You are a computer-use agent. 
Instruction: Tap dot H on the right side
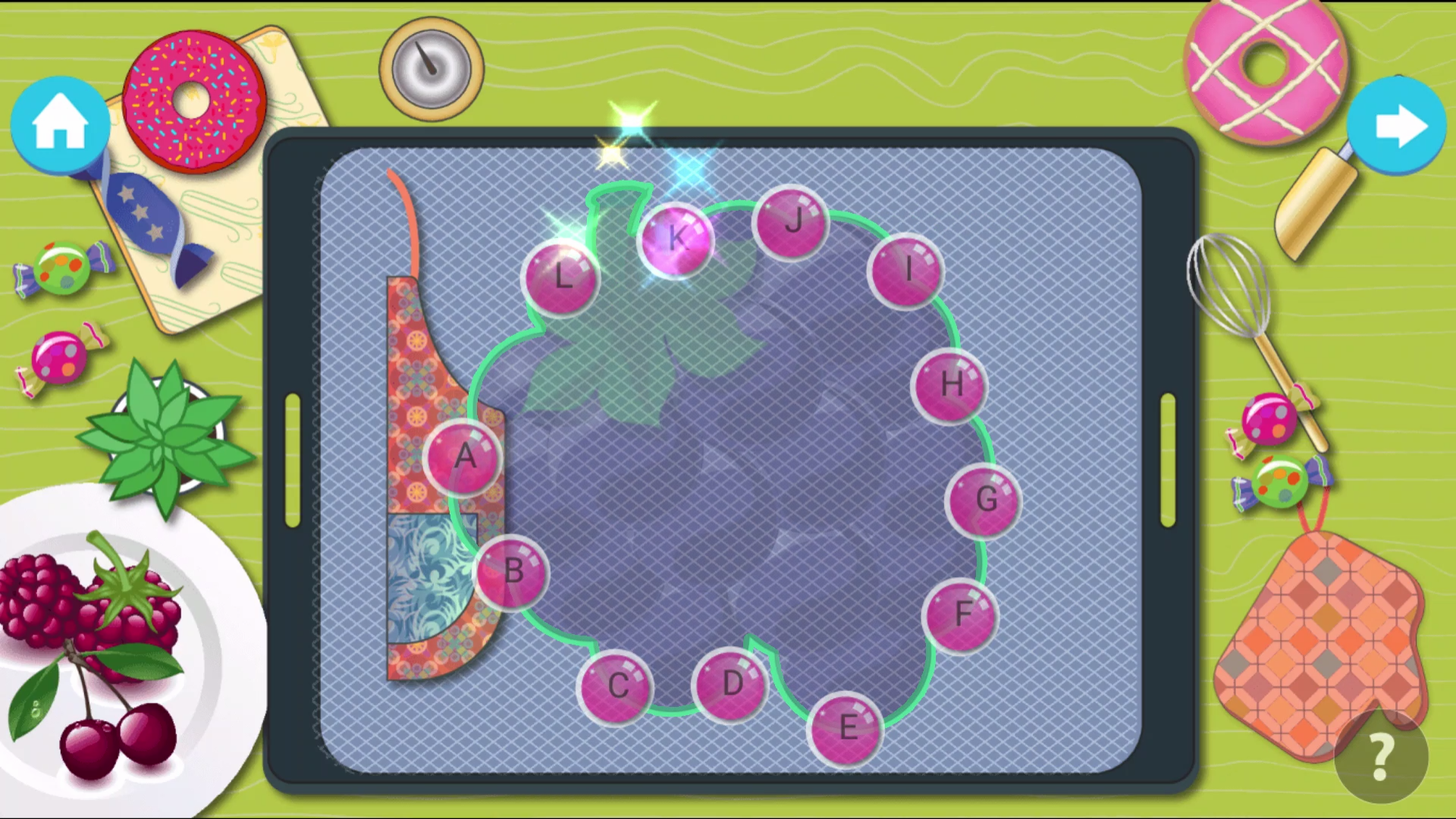(x=949, y=387)
